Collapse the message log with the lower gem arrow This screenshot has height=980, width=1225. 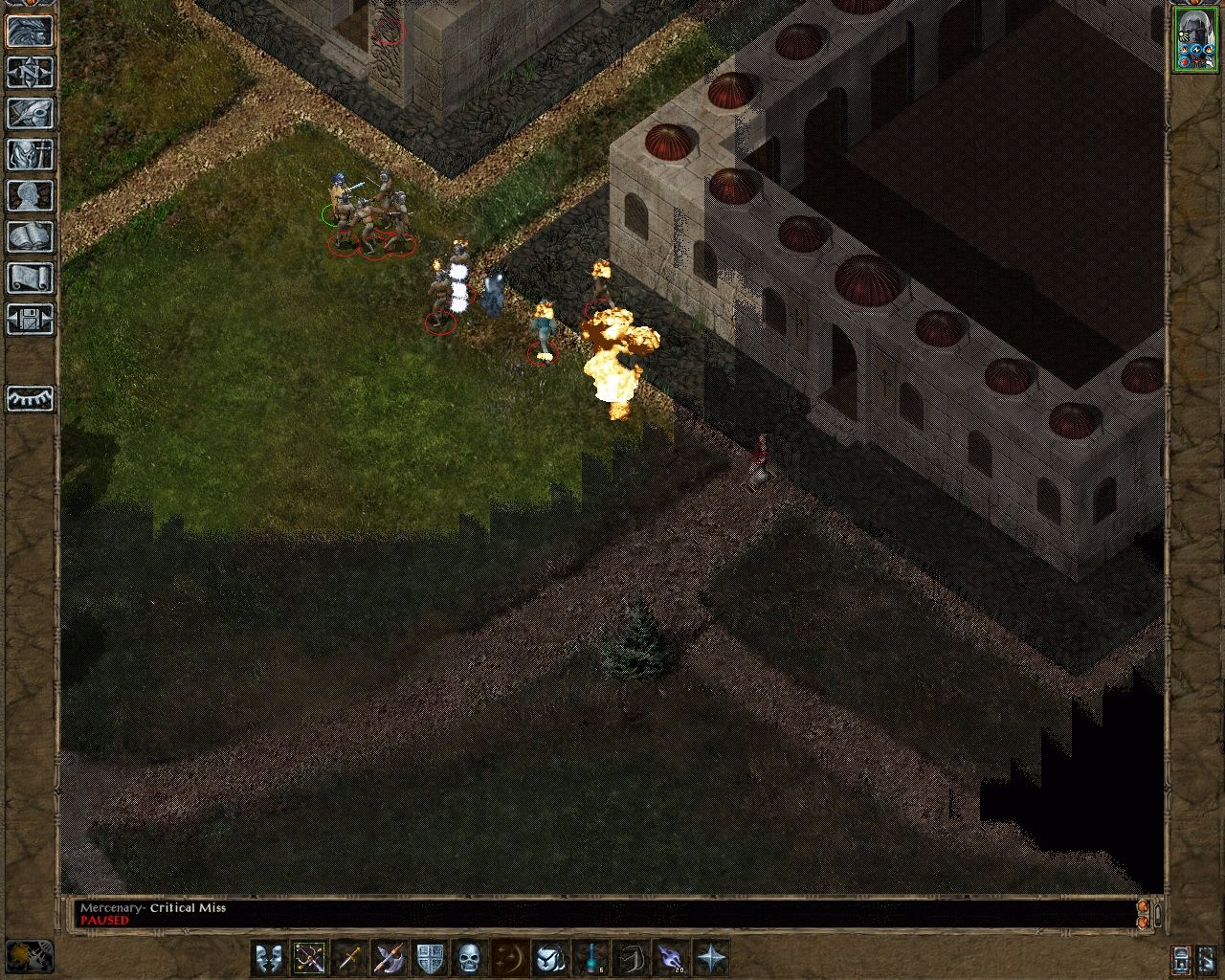click(1143, 924)
